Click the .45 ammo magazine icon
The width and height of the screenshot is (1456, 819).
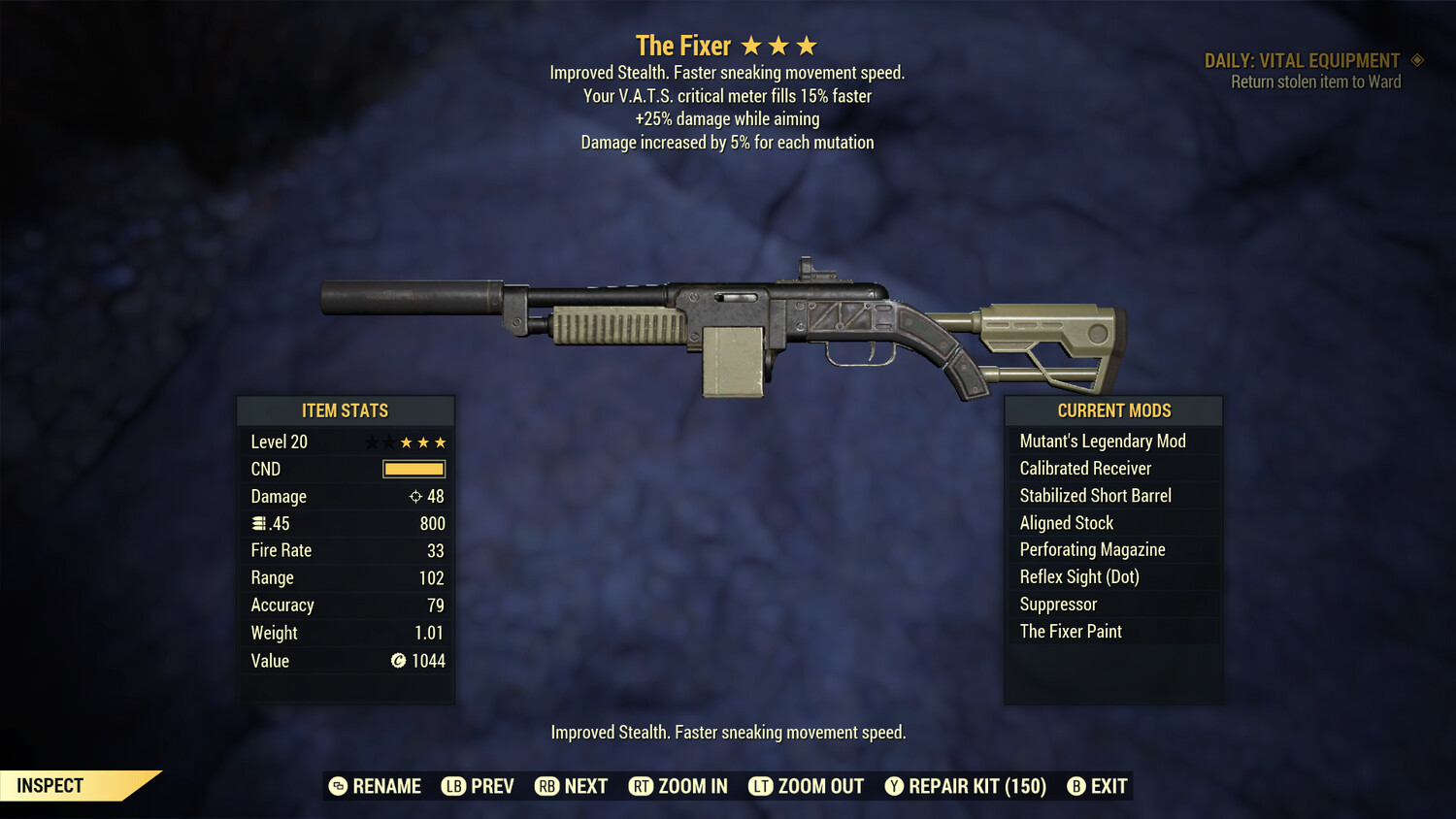258,523
